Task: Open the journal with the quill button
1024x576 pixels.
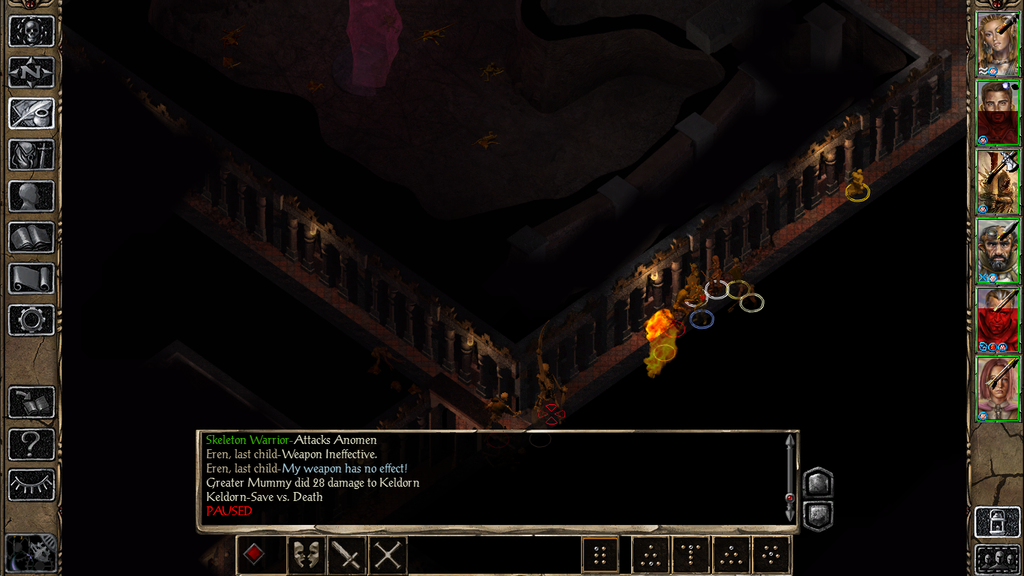Action: 31,113
